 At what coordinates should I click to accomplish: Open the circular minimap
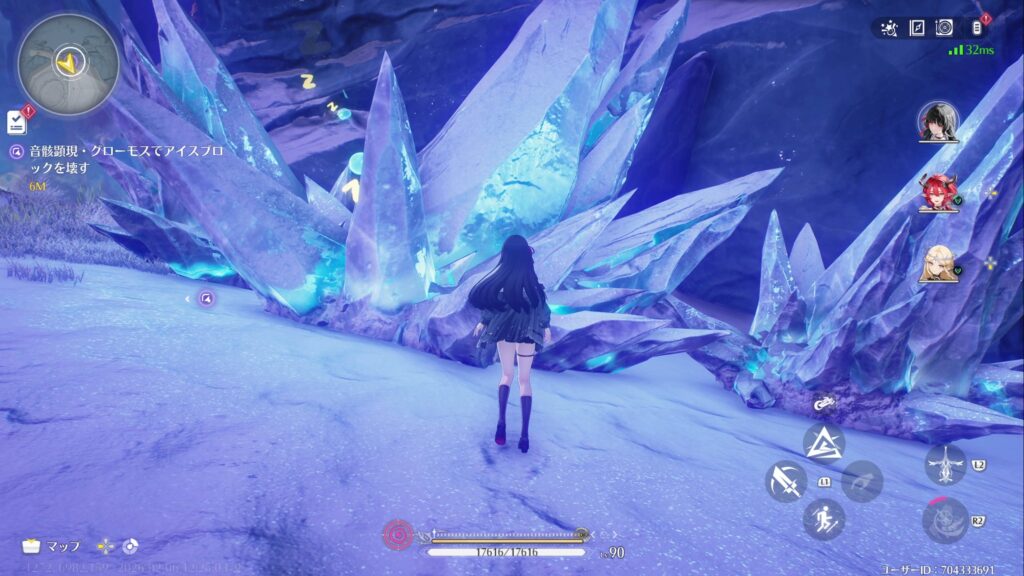68,64
